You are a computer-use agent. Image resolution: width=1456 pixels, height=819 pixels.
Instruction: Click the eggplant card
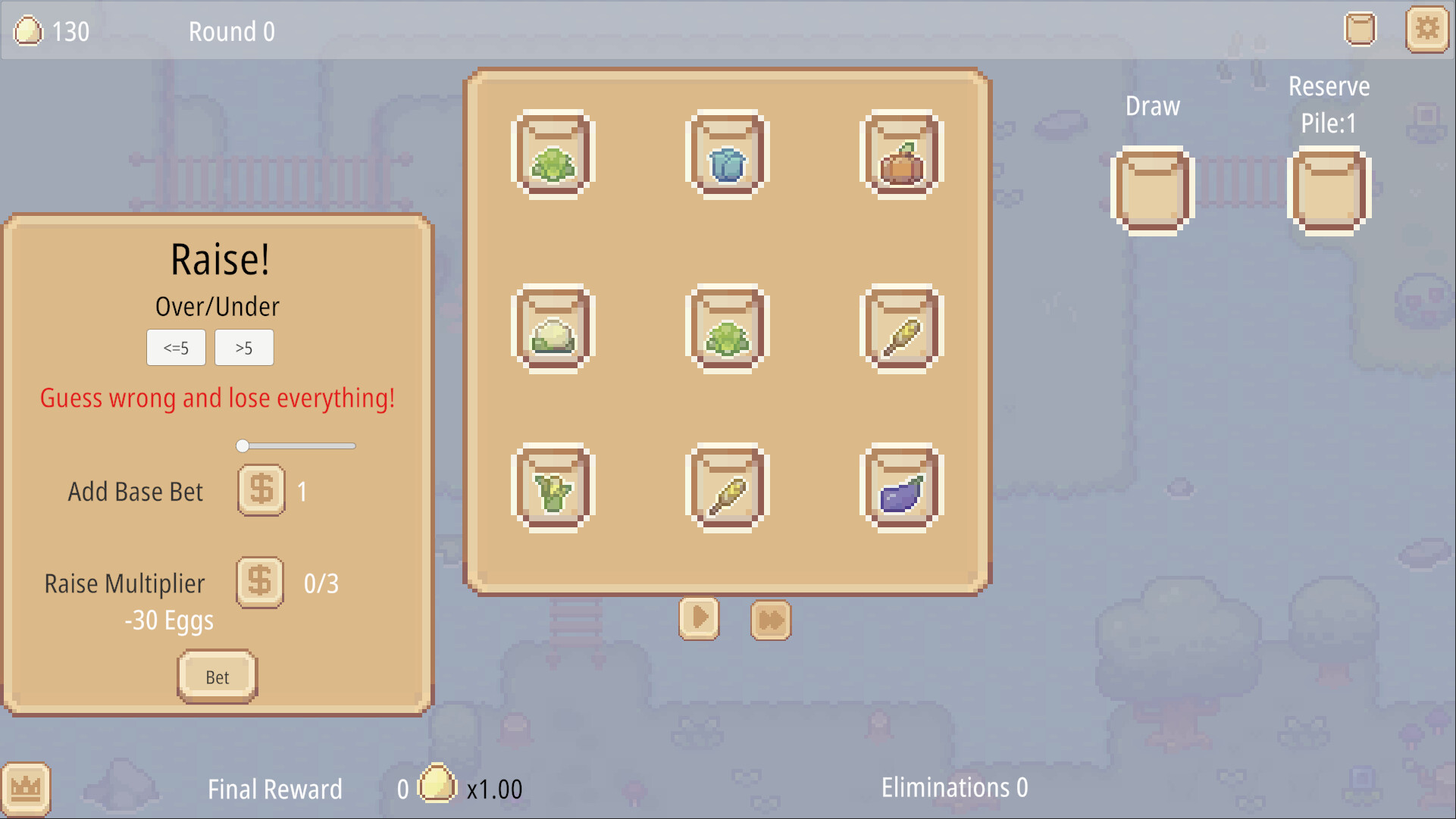tap(900, 487)
